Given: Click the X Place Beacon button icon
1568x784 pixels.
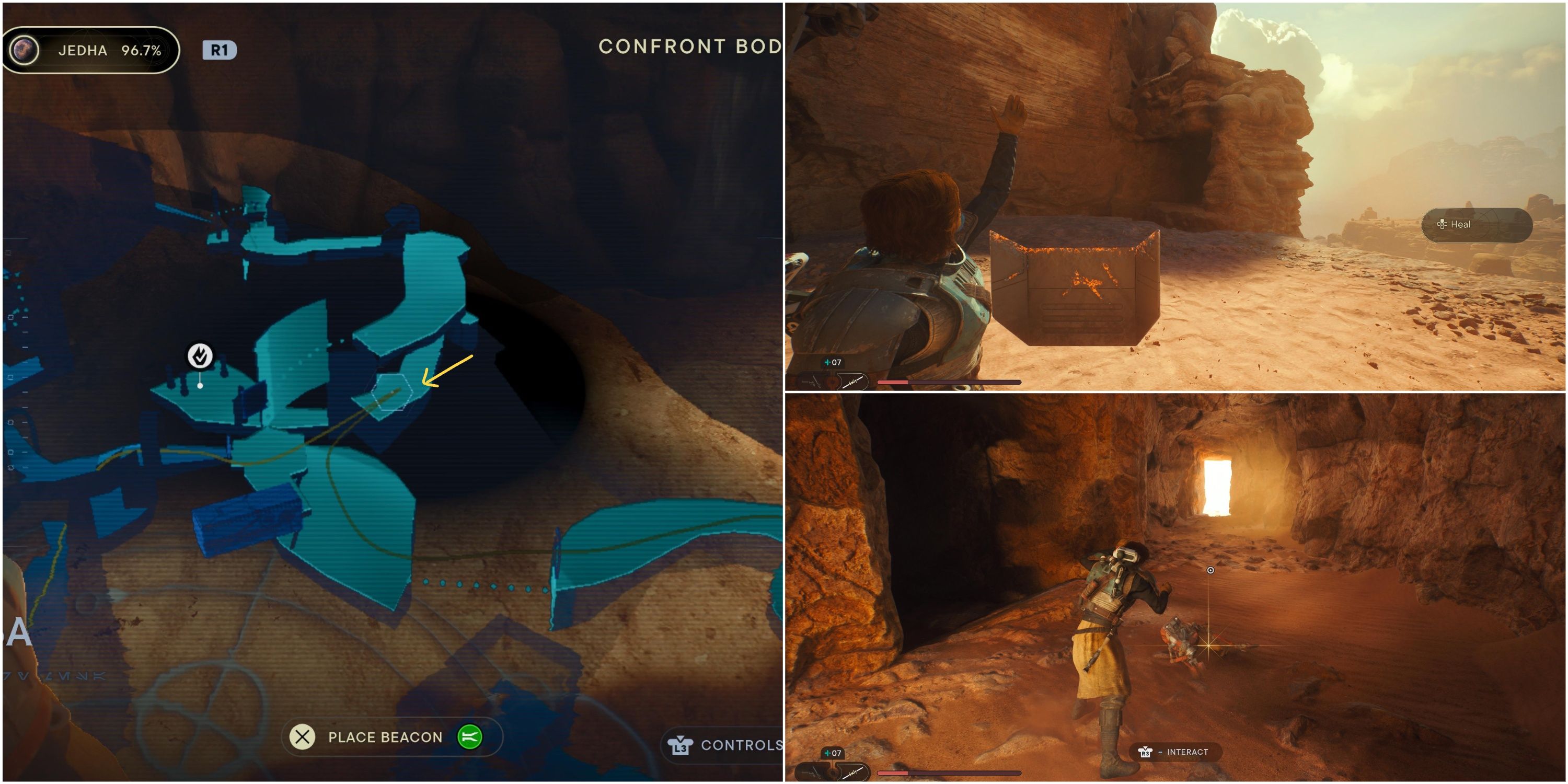Looking at the screenshot, I should point(303,737).
